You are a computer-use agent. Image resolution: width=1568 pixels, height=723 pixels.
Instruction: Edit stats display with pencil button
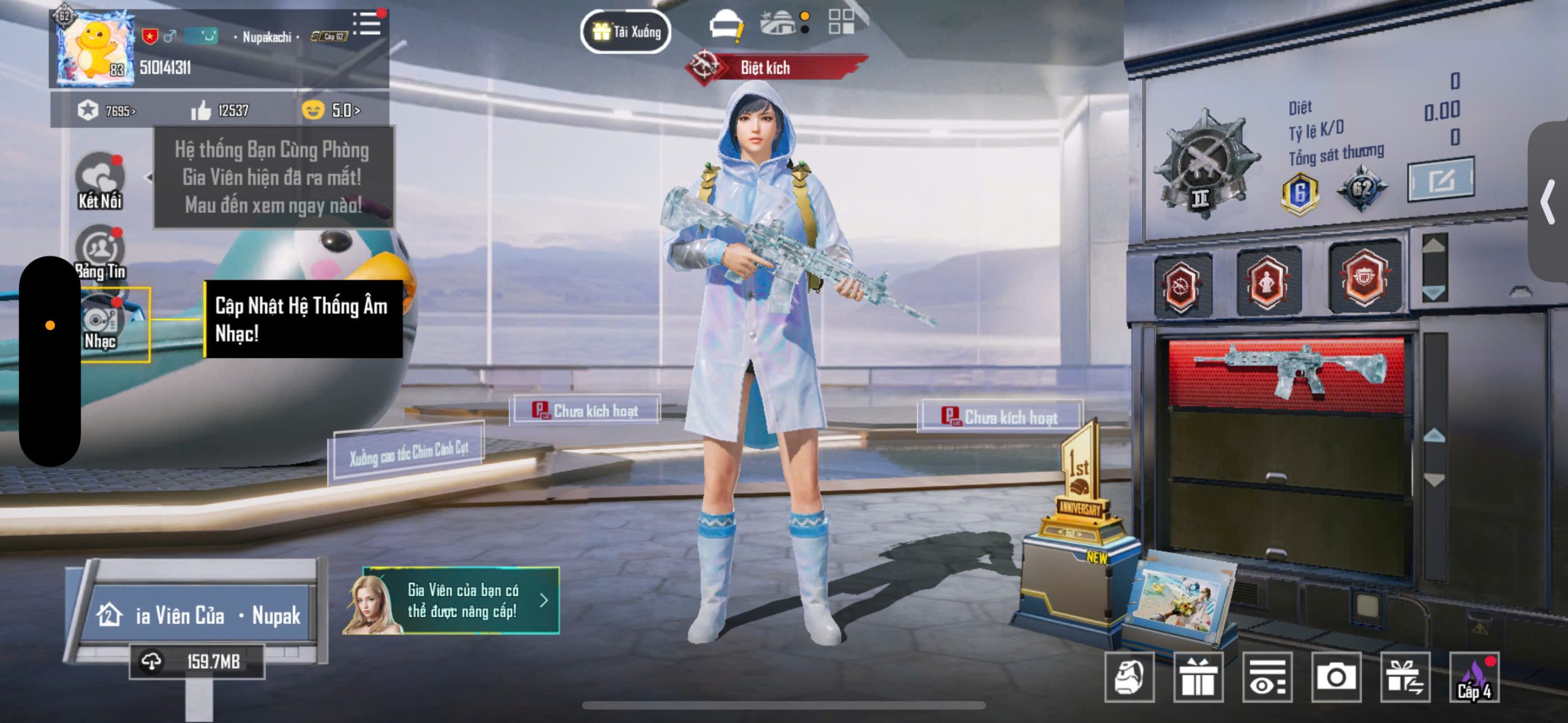coord(1441,180)
